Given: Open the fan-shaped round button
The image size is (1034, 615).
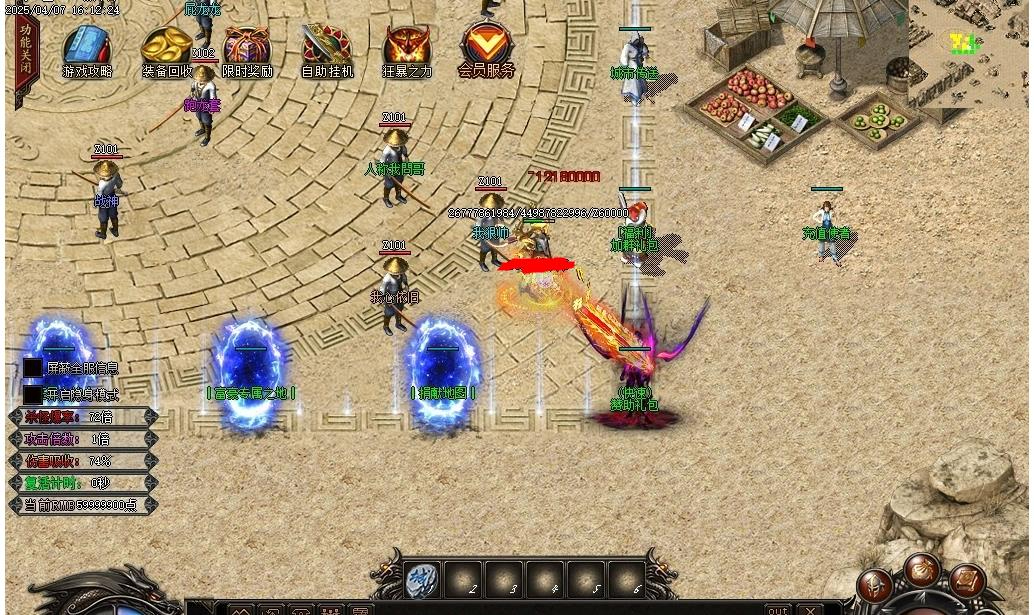Looking at the screenshot, I should point(922,570).
